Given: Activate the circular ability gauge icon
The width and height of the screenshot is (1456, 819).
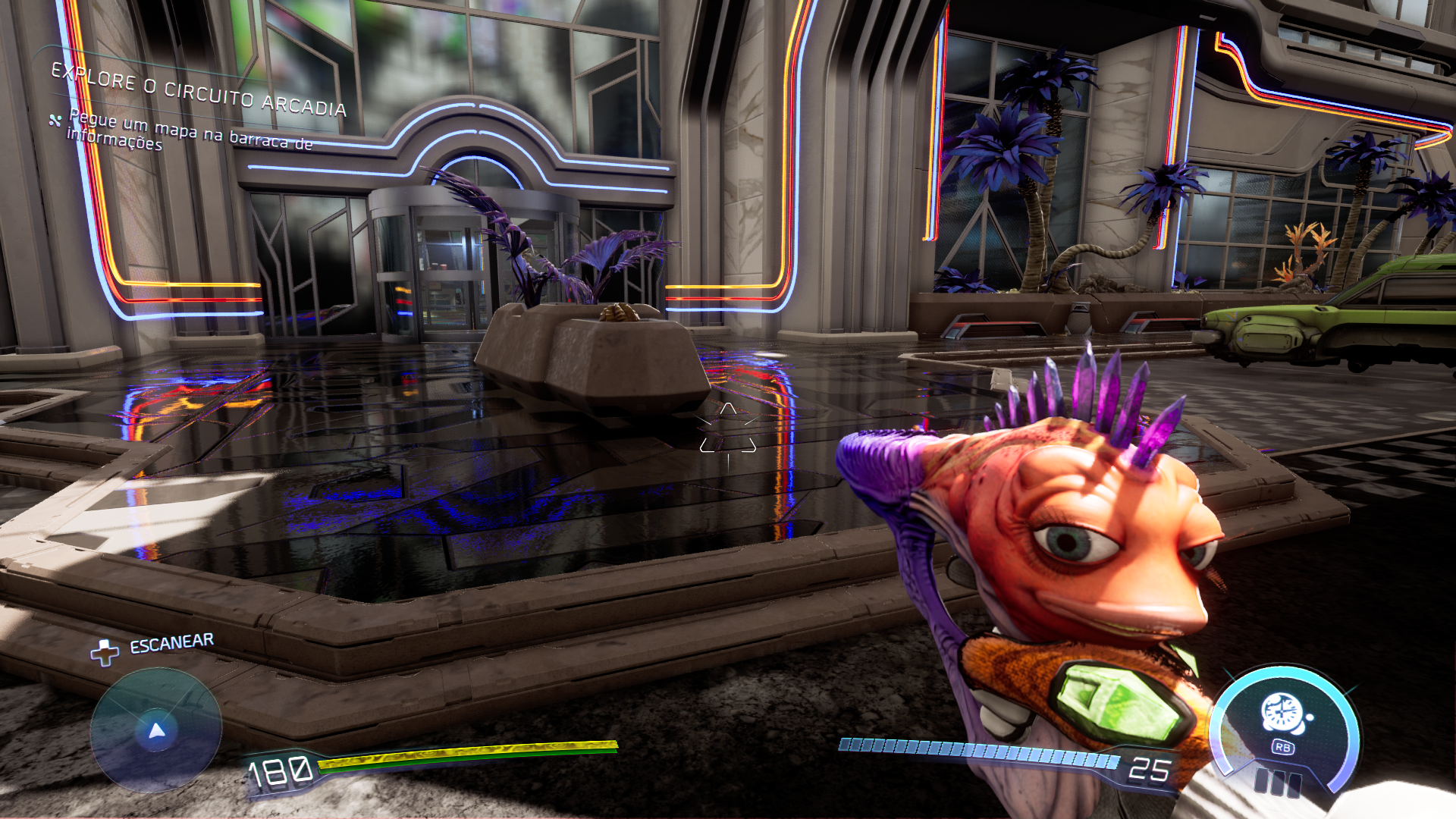Looking at the screenshot, I should coord(1282,717).
